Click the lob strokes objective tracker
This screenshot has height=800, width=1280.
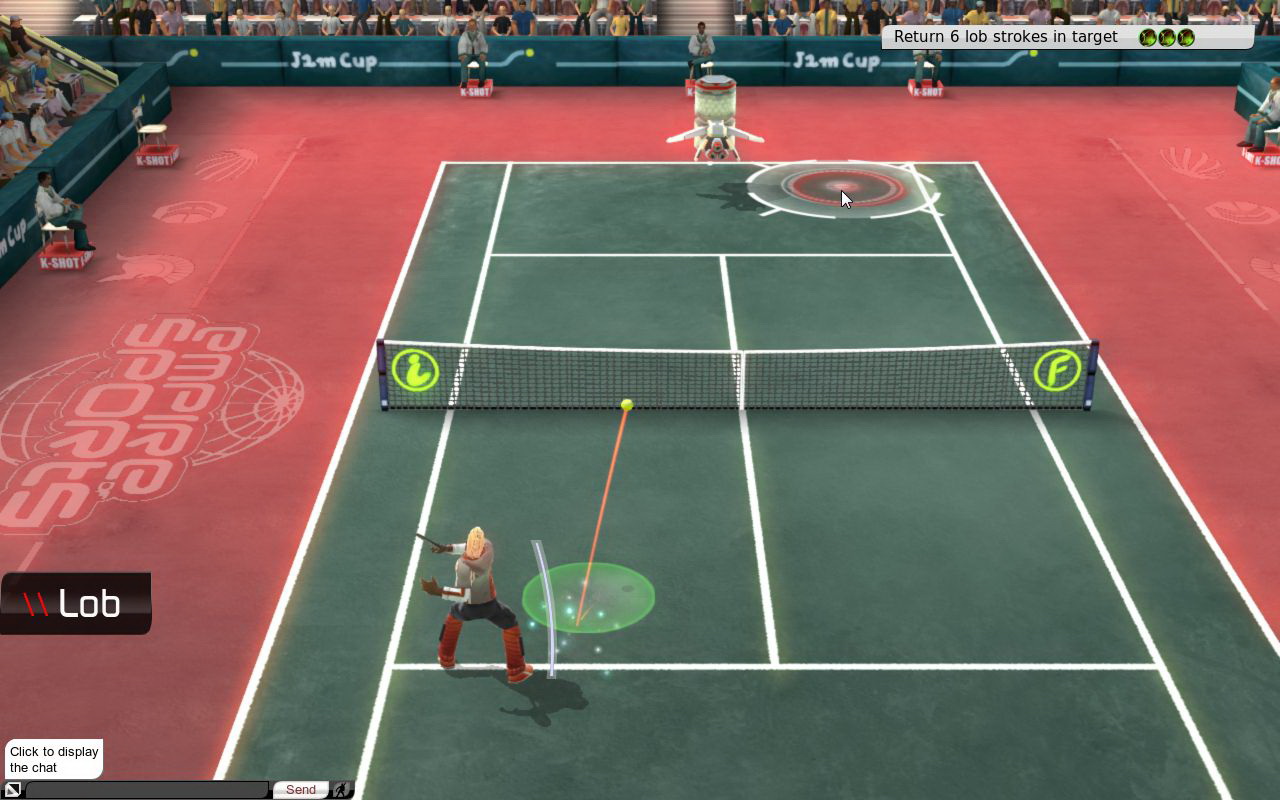pyautogui.click(x=1066, y=37)
